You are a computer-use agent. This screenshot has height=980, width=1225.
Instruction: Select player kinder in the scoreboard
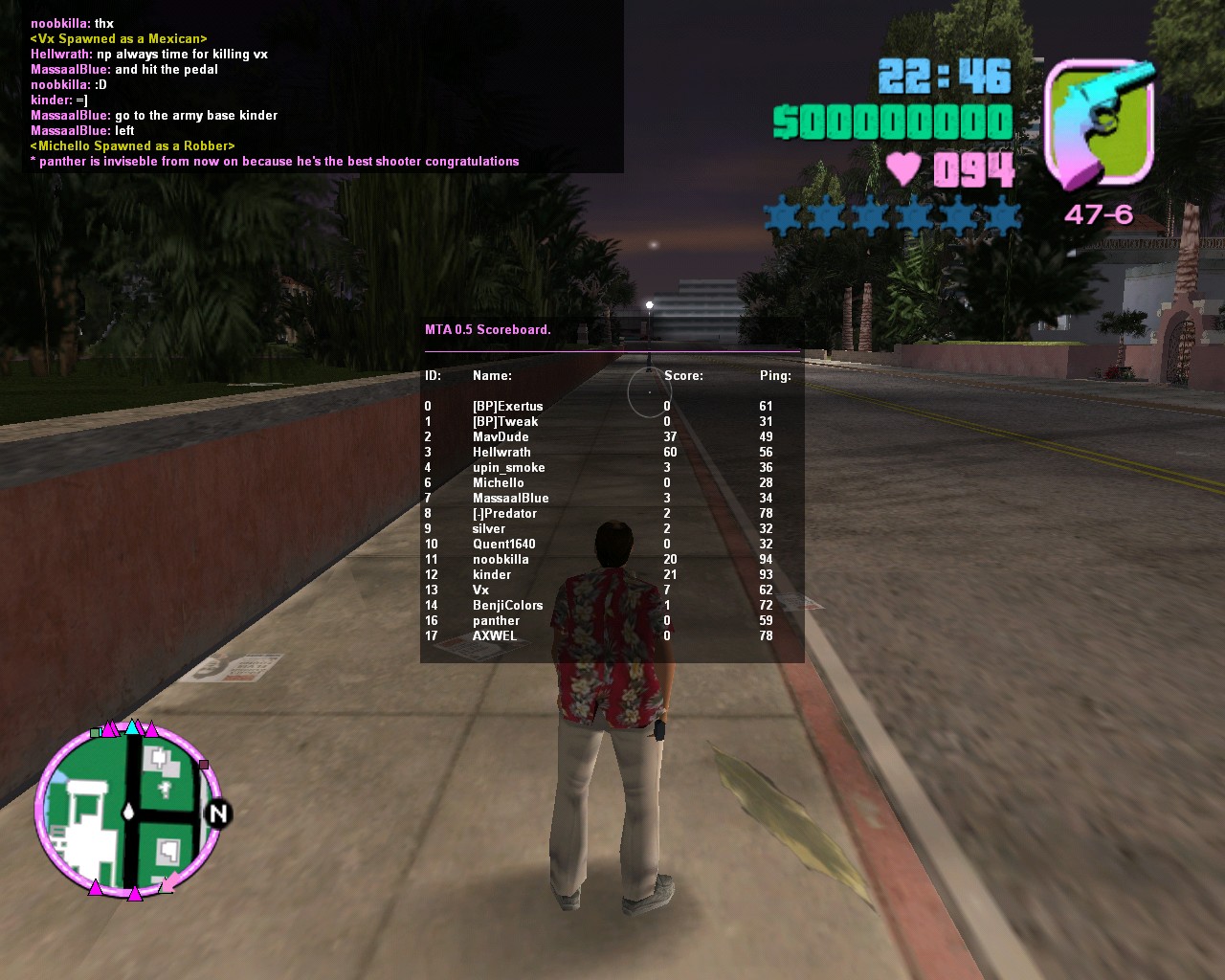(492, 575)
